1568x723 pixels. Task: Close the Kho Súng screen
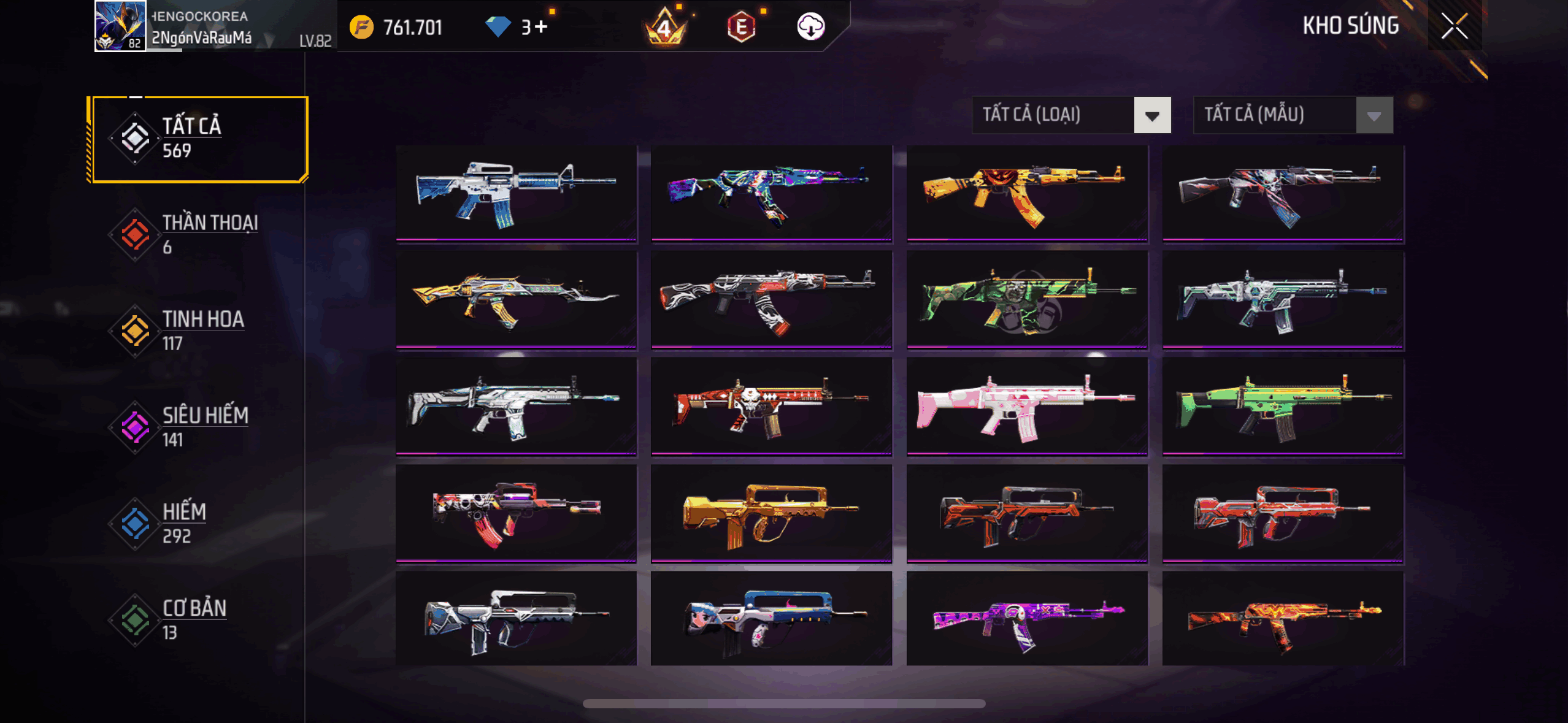(x=1454, y=26)
